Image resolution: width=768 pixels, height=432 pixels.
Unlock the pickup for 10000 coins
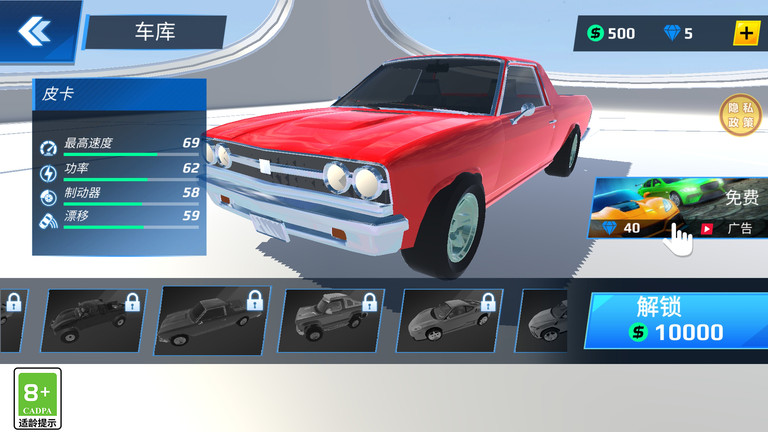click(x=676, y=320)
